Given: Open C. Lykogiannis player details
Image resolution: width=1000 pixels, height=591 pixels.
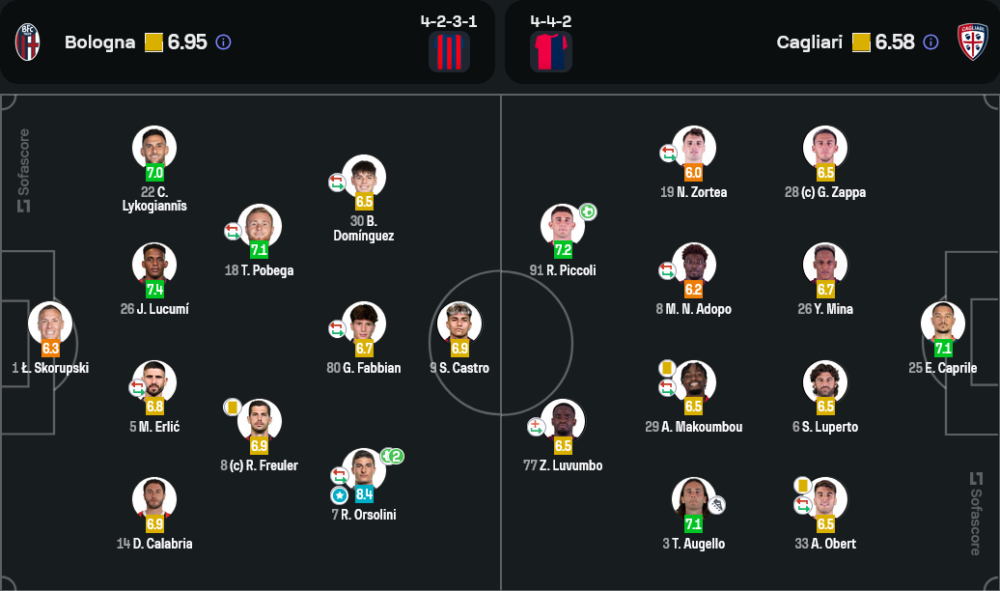Looking at the screenshot, I should click(x=155, y=148).
